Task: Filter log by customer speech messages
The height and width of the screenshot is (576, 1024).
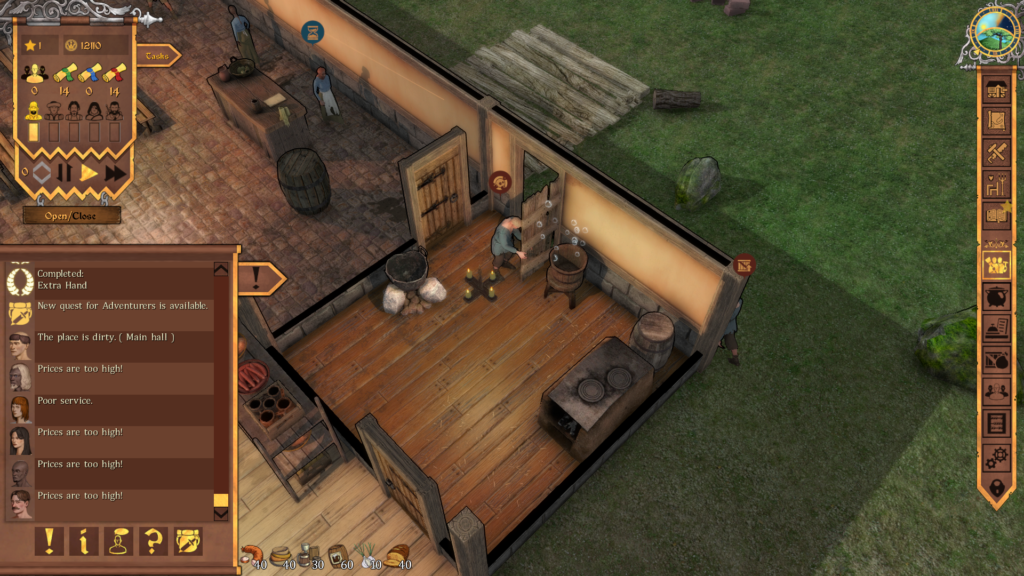Action: tap(119, 541)
